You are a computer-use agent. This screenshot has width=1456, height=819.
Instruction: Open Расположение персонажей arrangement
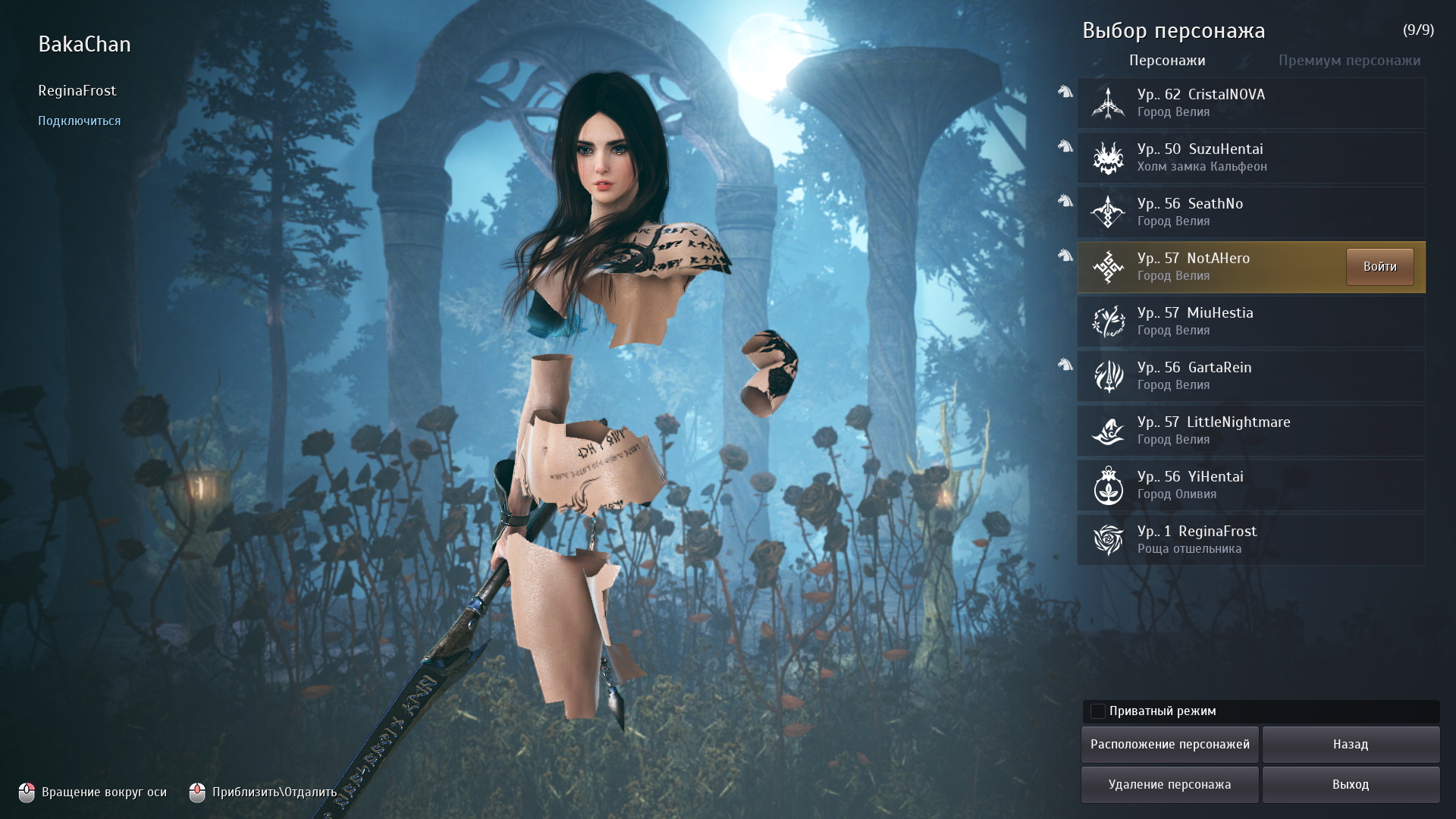tap(1169, 745)
